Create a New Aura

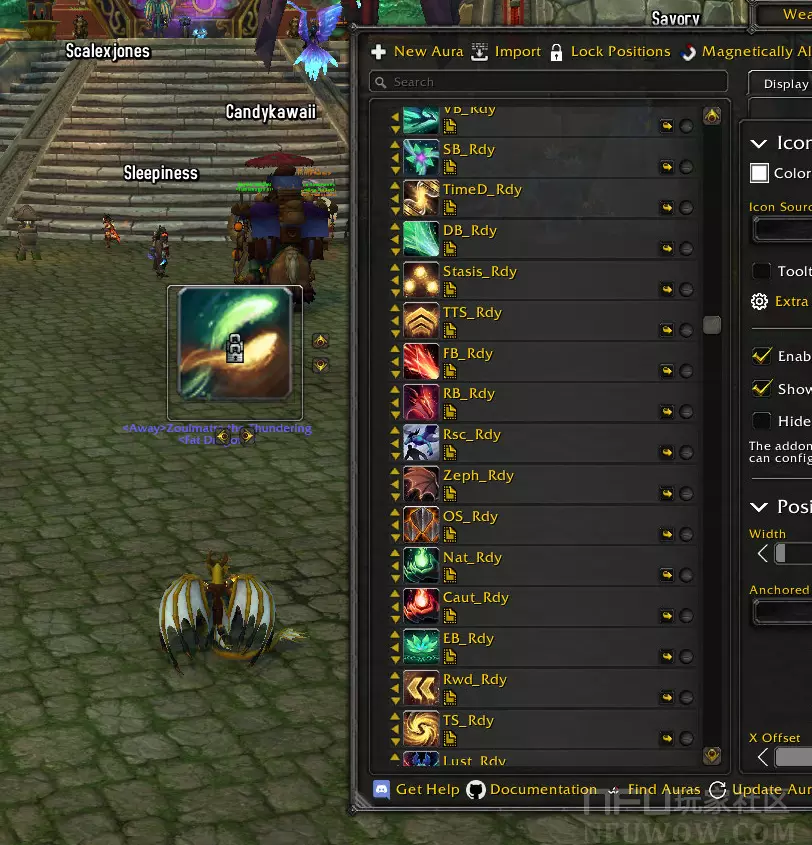[417, 52]
